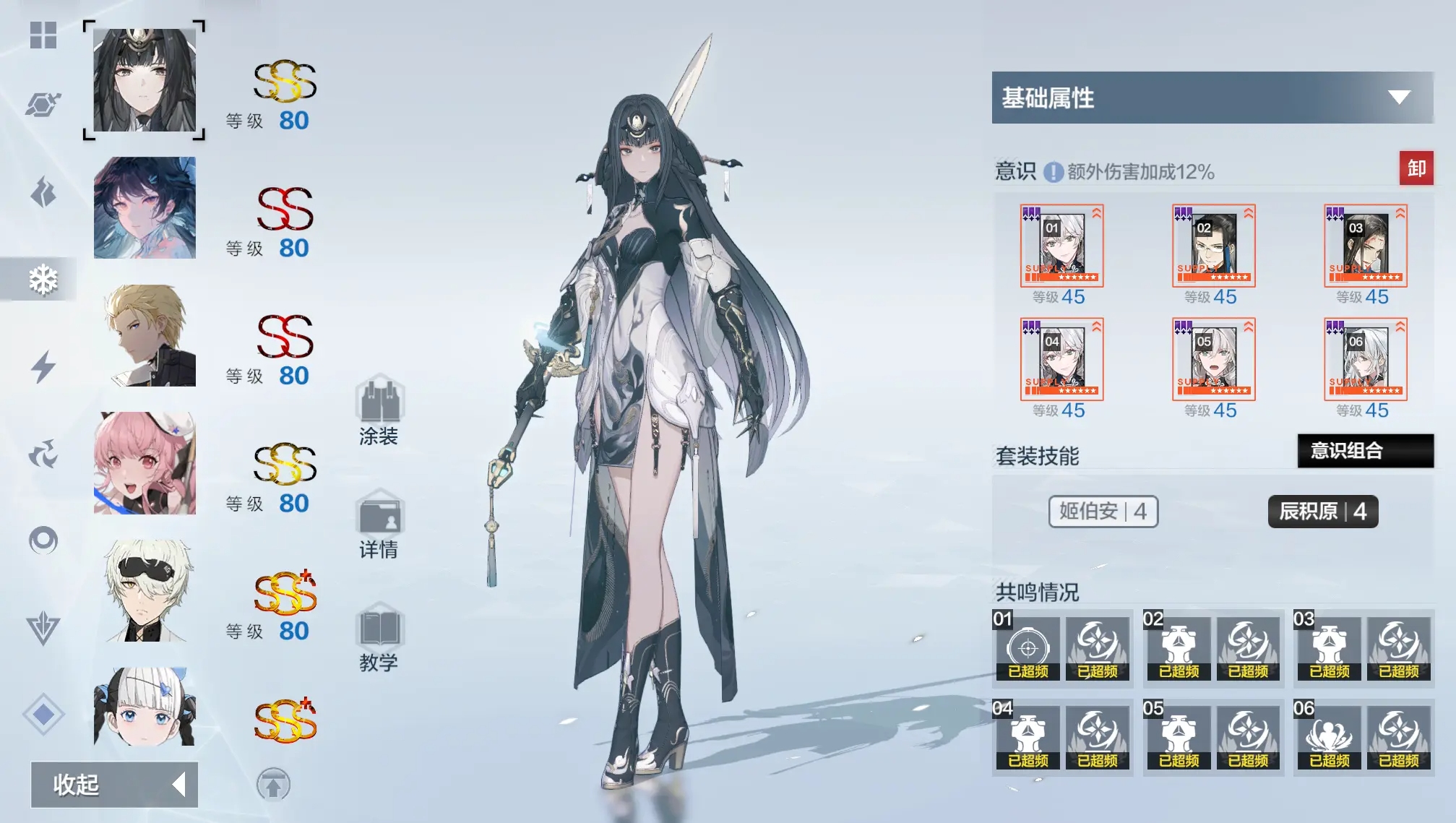The height and width of the screenshot is (823, 1456).
Task: Open the 教学 tutorial book
Action: (x=379, y=637)
